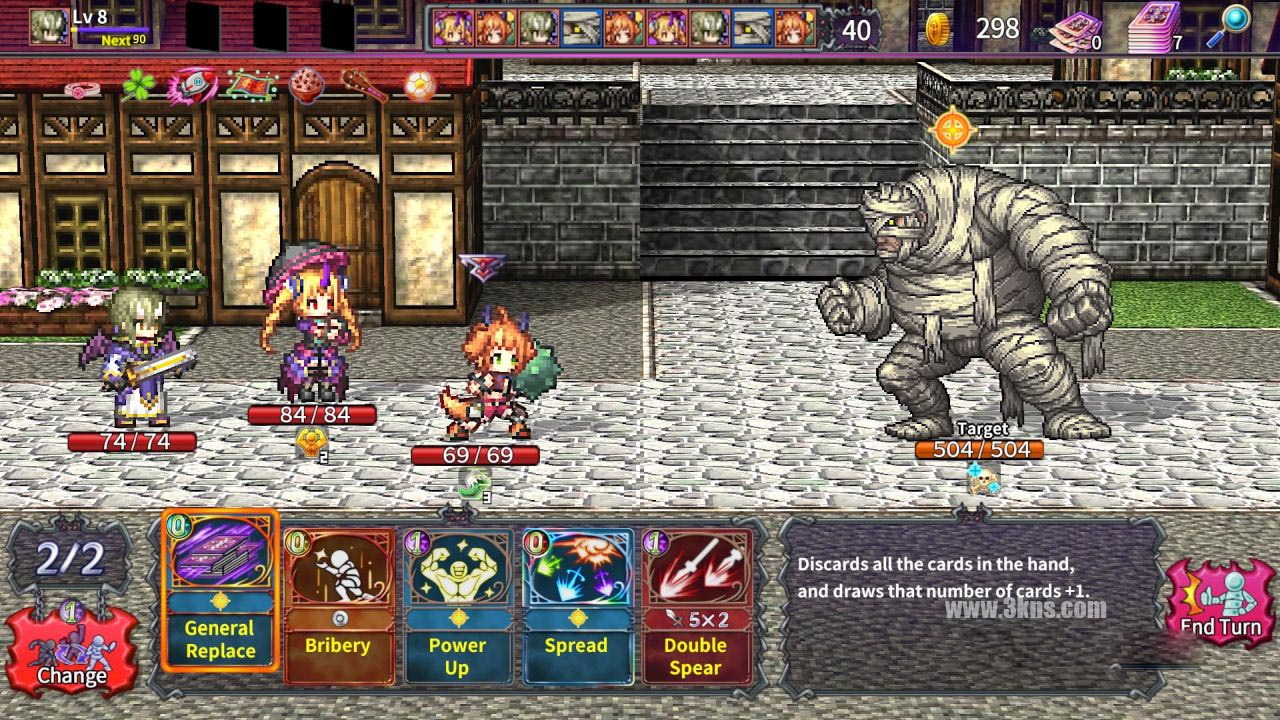Image resolution: width=1280 pixels, height=720 pixels.
Task: Open the magnifying glass inspect tool
Action: [1234, 25]
